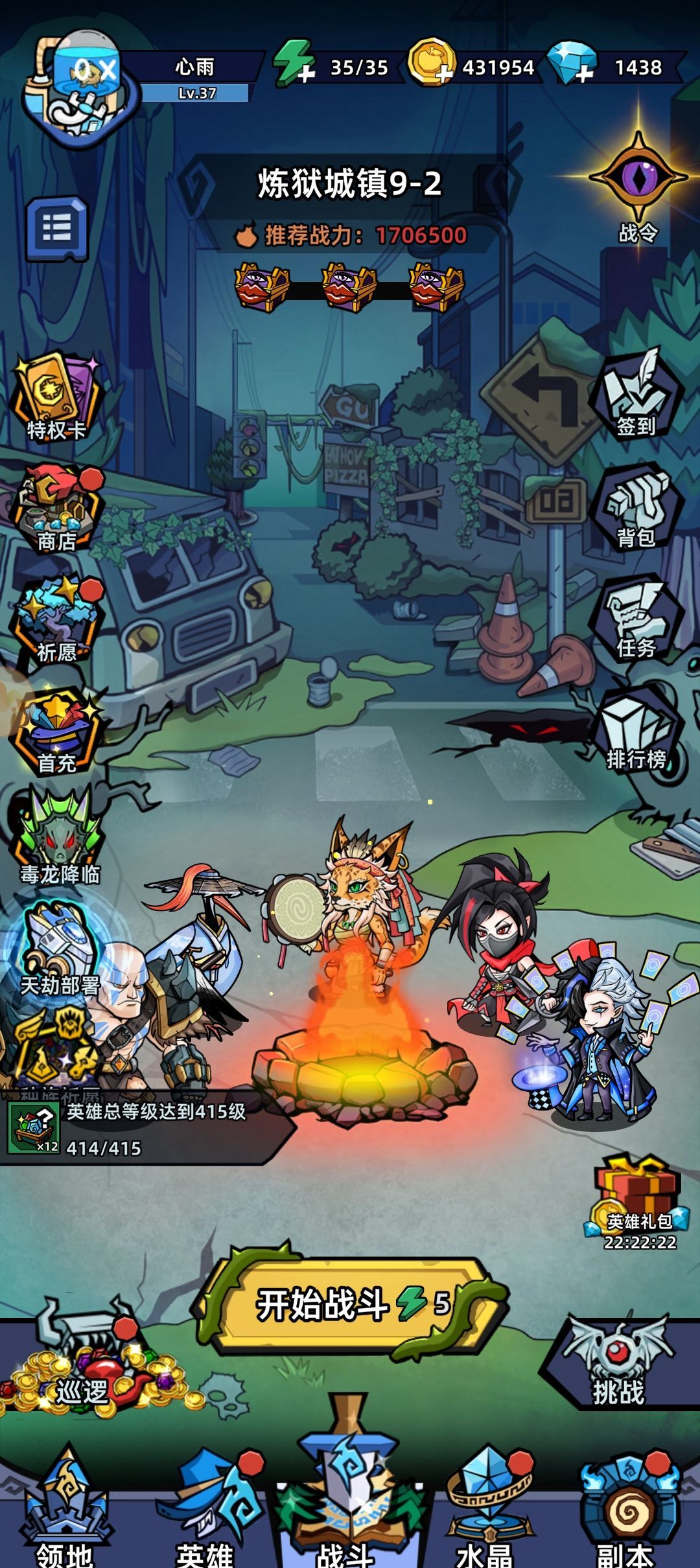Open the 副本 dungeon tab
The height and width of the screenshot is (1568, 700).
click(625, 1510)
